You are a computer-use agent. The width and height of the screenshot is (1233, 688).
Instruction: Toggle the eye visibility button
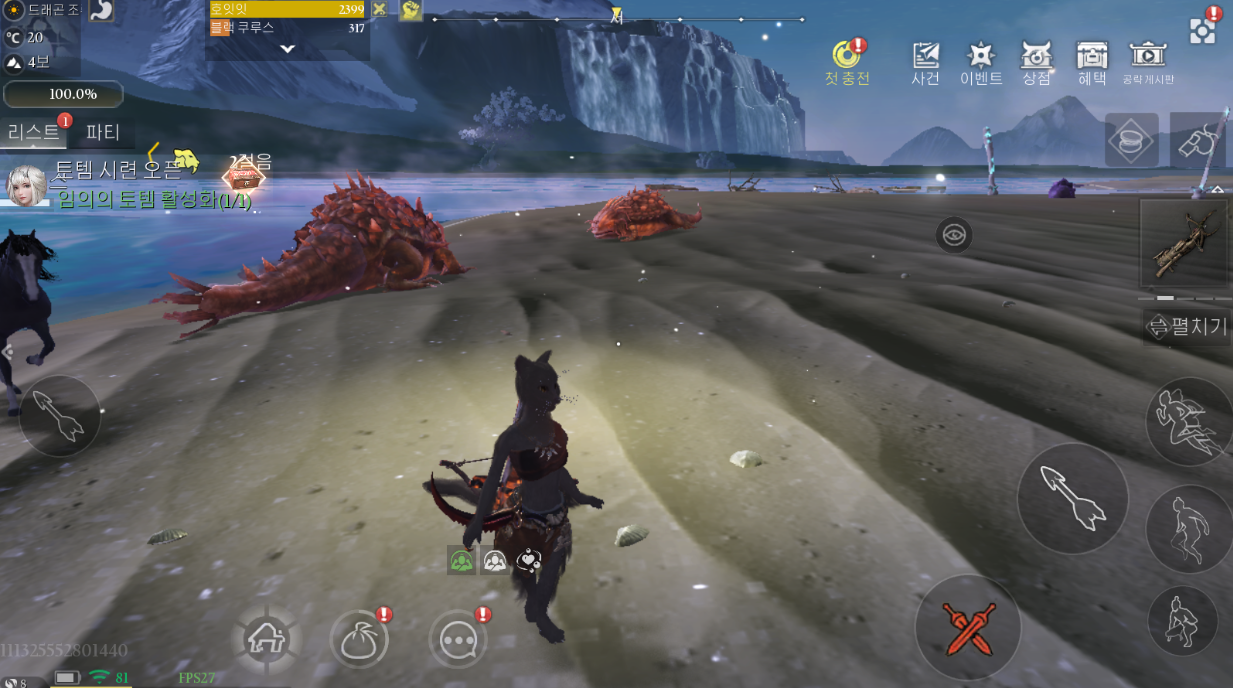pos(954,235)
